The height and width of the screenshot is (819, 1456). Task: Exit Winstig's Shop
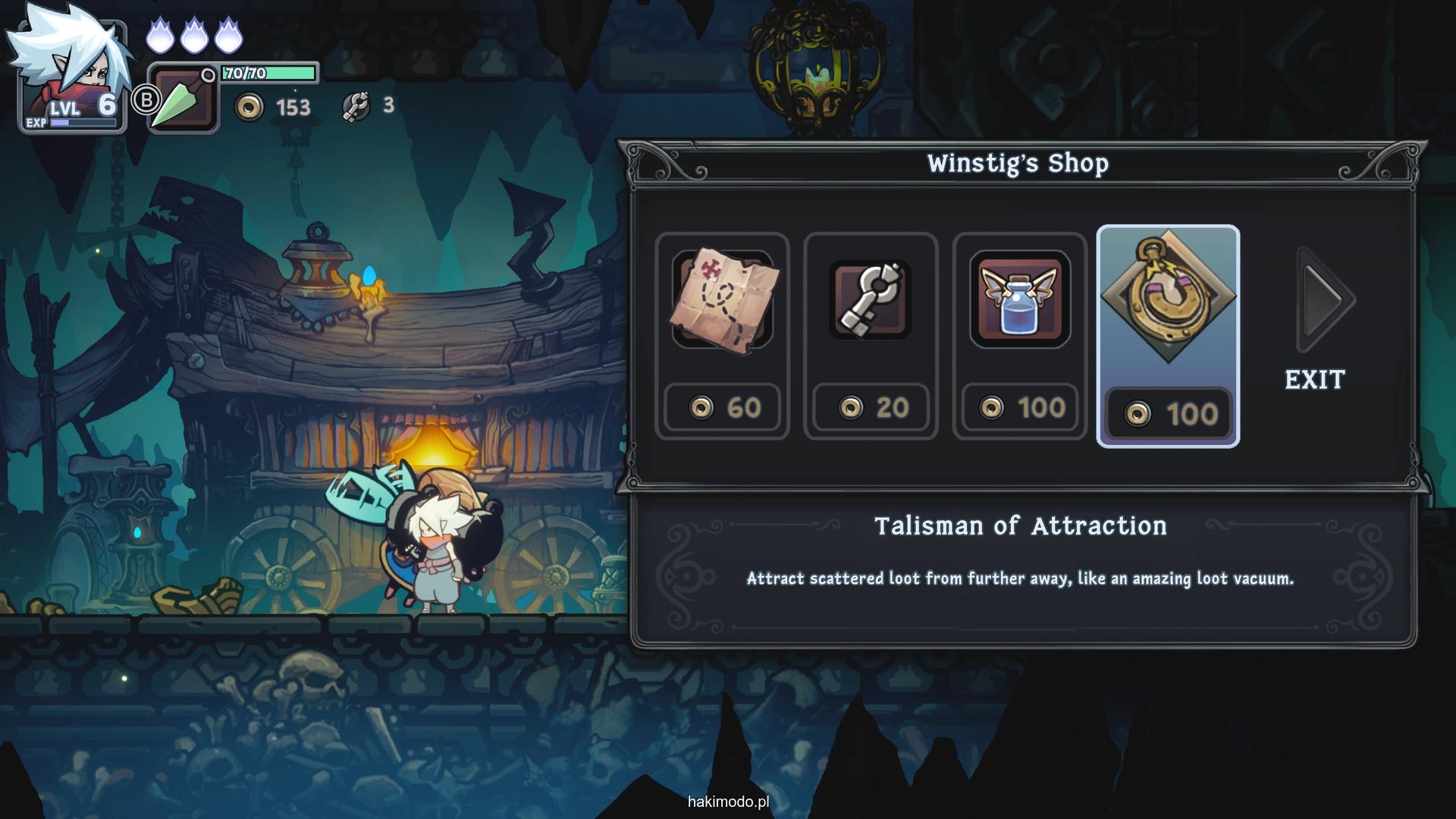[1315, 379]
